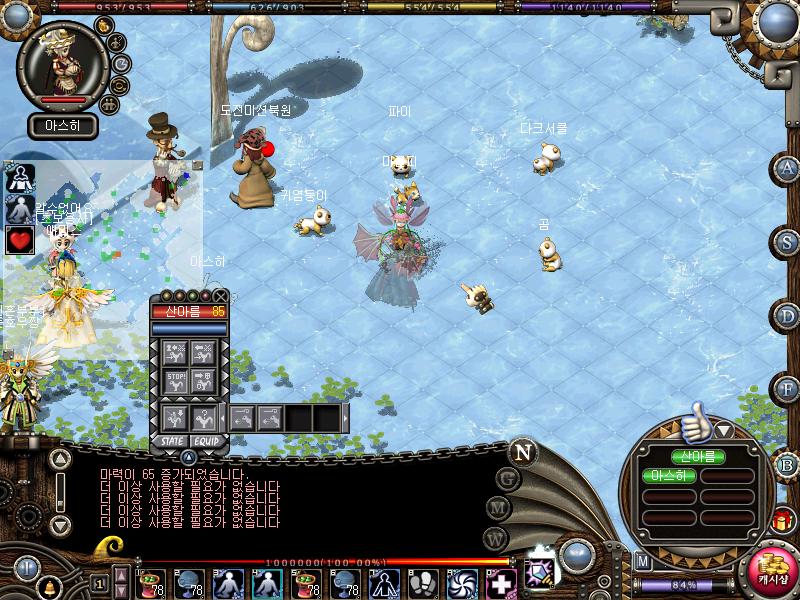
Task: Click the round G button
Action: click(507, 478)
